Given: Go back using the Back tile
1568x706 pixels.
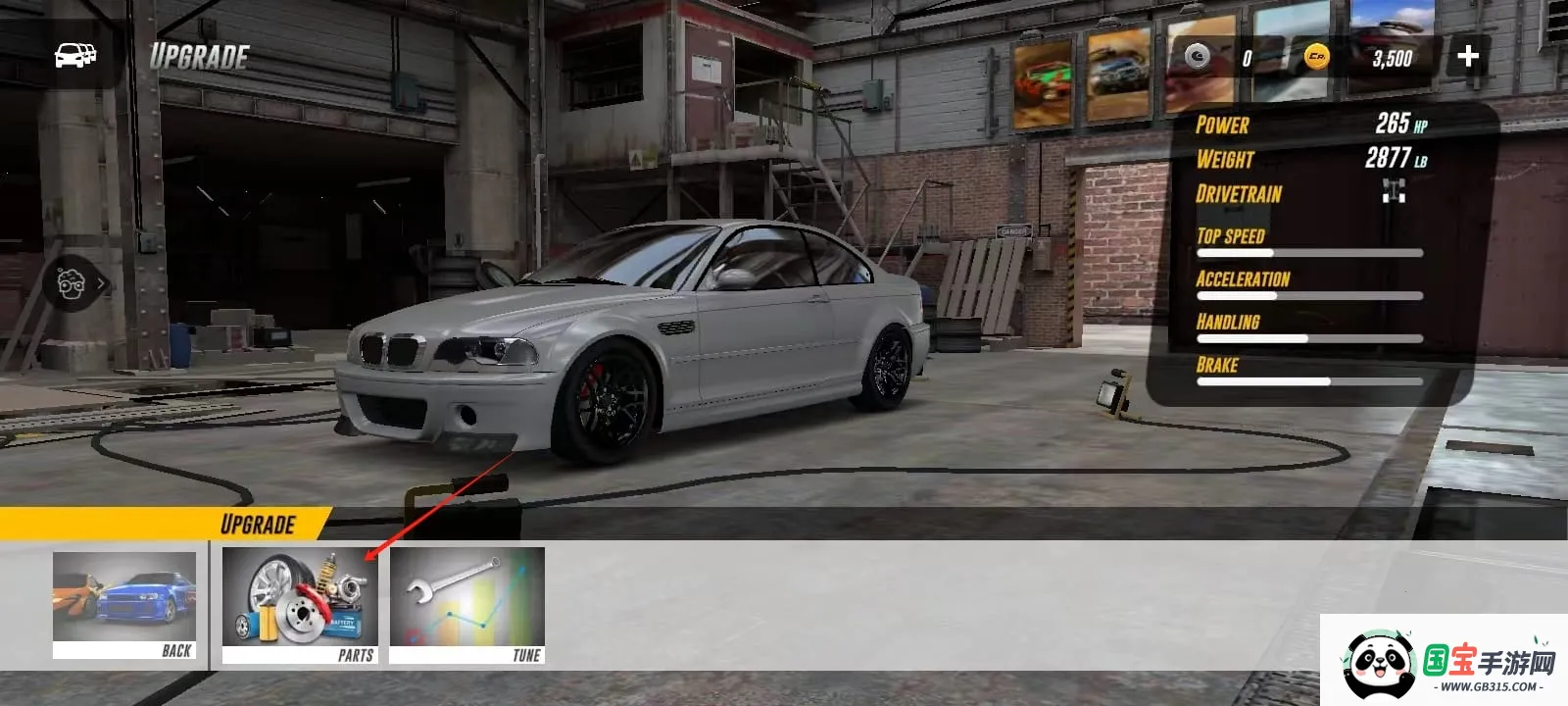Looking at the screenshot, I should pos(124,604).
